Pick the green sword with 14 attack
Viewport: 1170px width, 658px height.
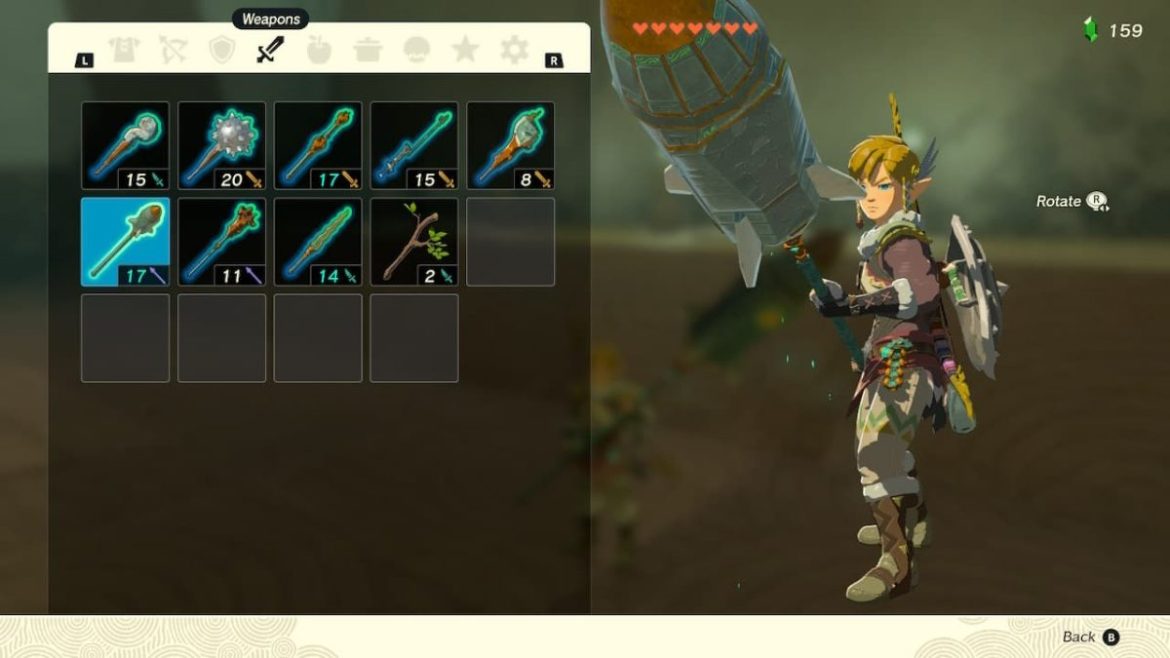tap(318, 241)
